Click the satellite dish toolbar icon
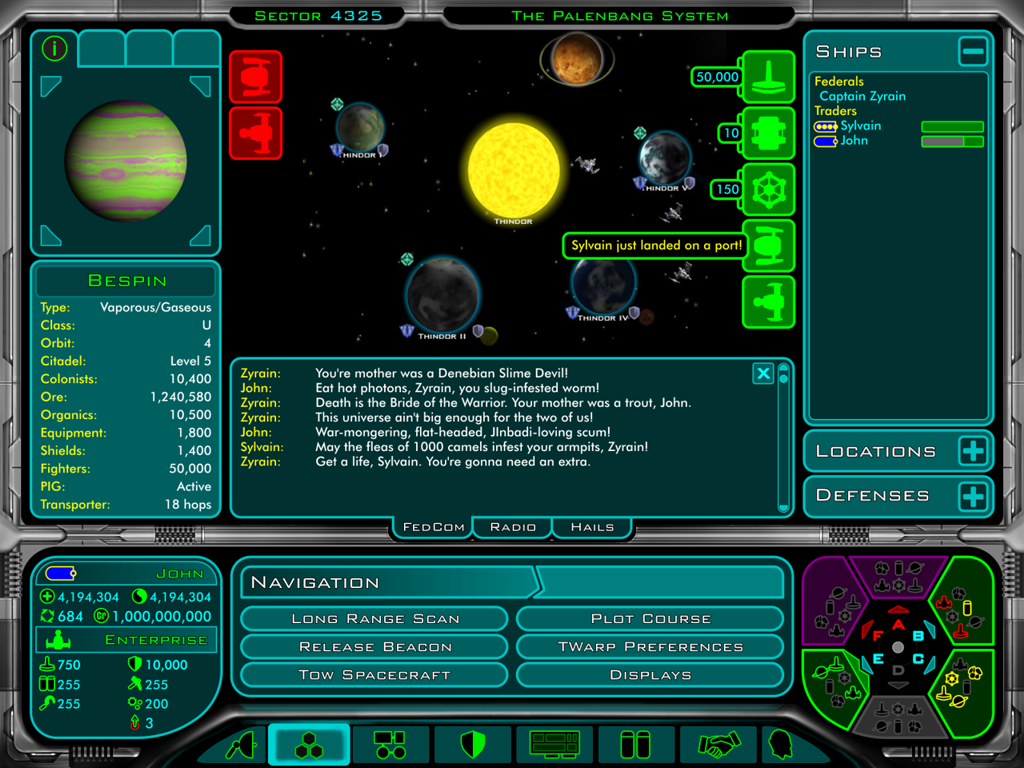Screen dimensions: 1024x768 (242, 745)
